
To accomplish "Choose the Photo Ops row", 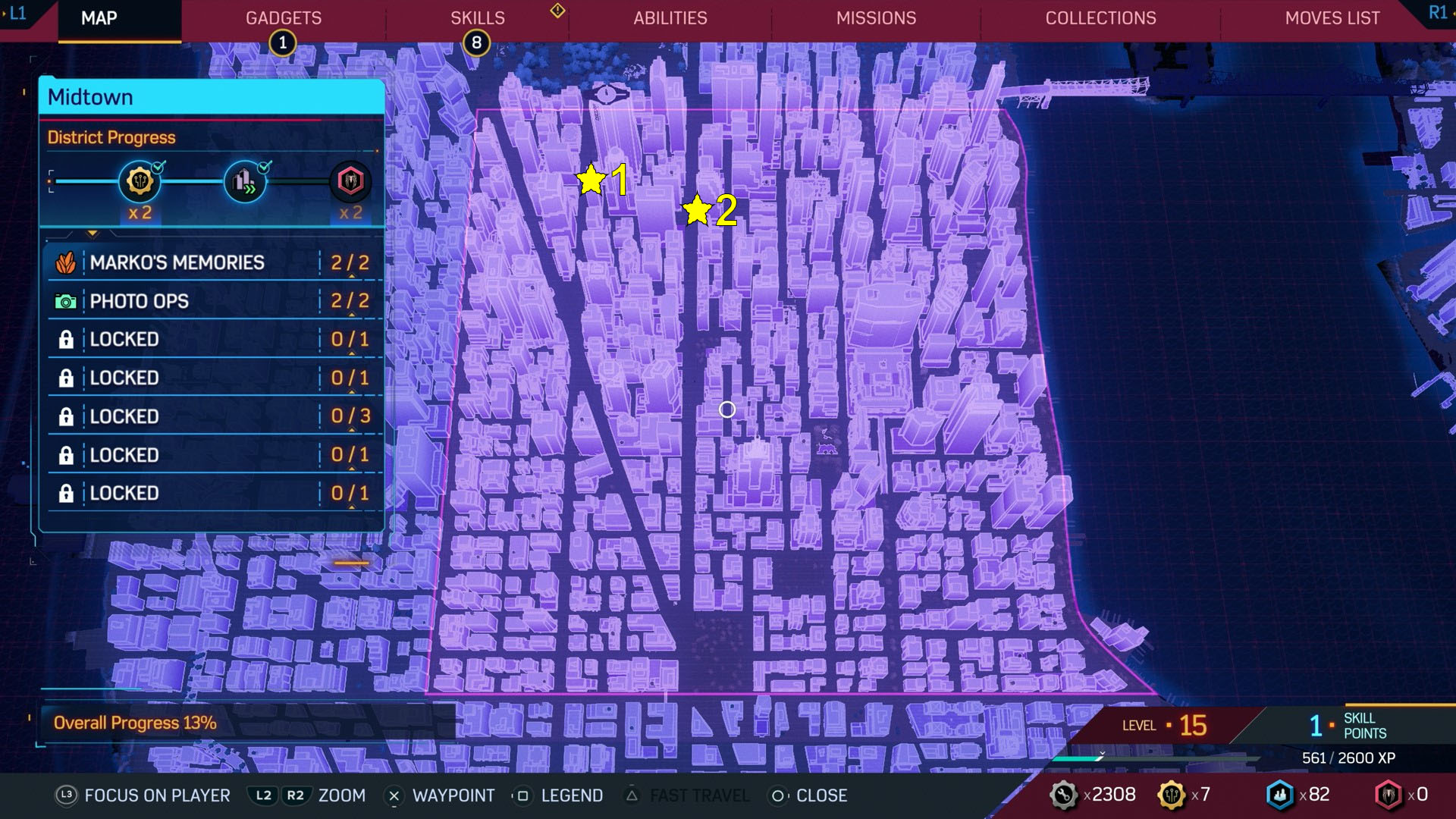I will pyautogui.click(x=211, y=301).
